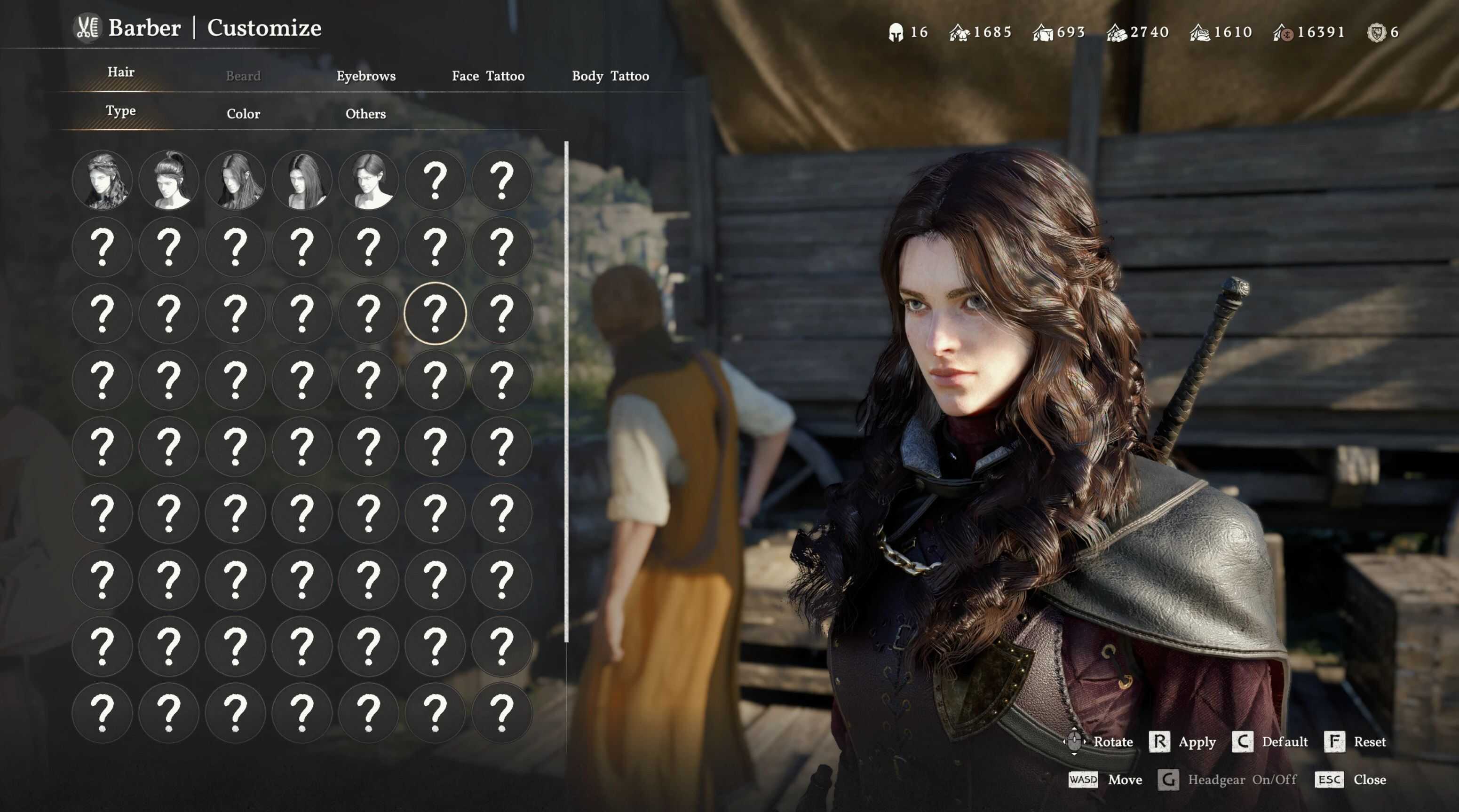This screenshot has height=812, width=1459.
Task: Click the hairstyle list scrollbar
Action: click(566, 391)
